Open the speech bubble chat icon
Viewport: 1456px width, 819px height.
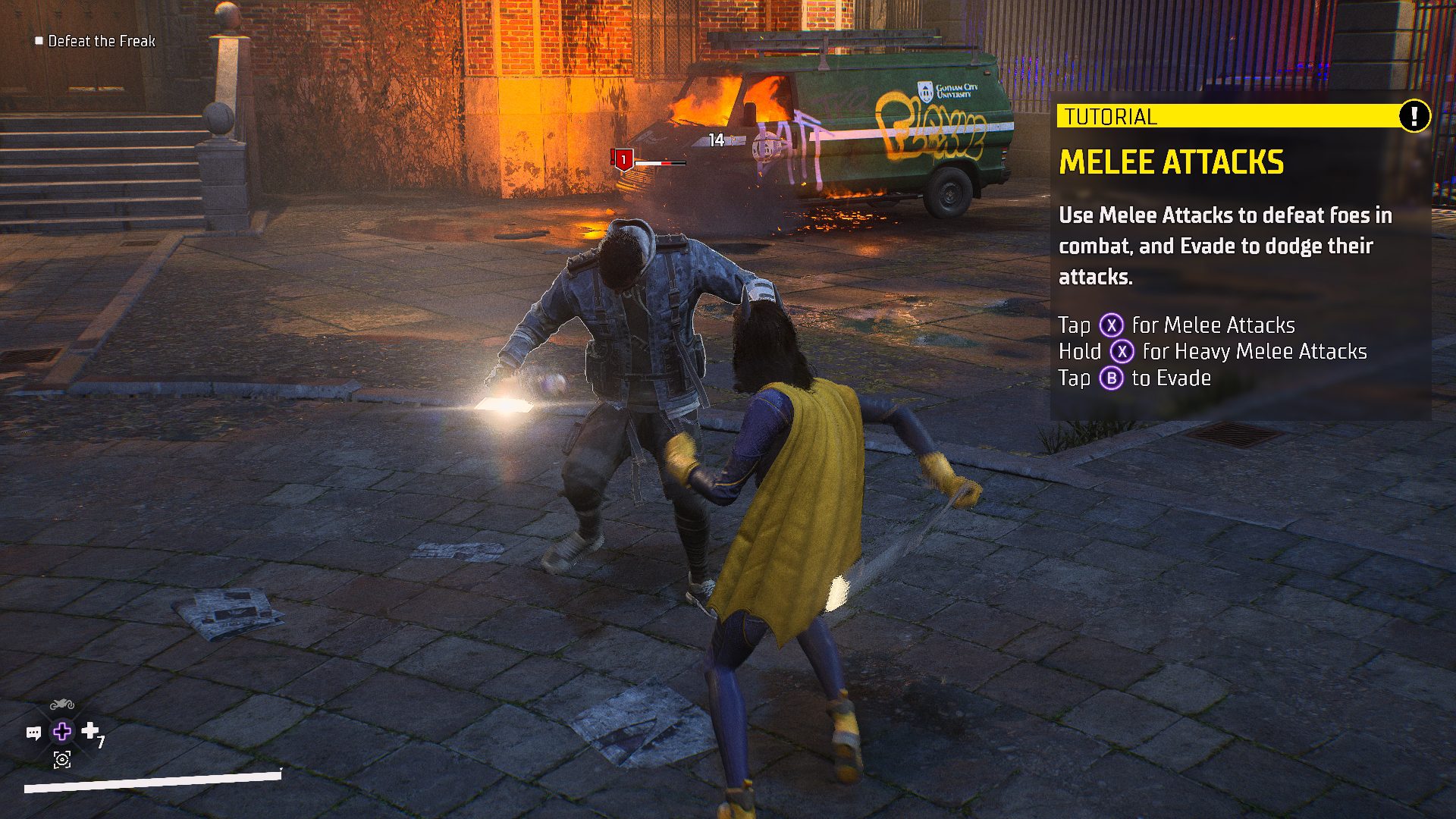pos(33,733)
